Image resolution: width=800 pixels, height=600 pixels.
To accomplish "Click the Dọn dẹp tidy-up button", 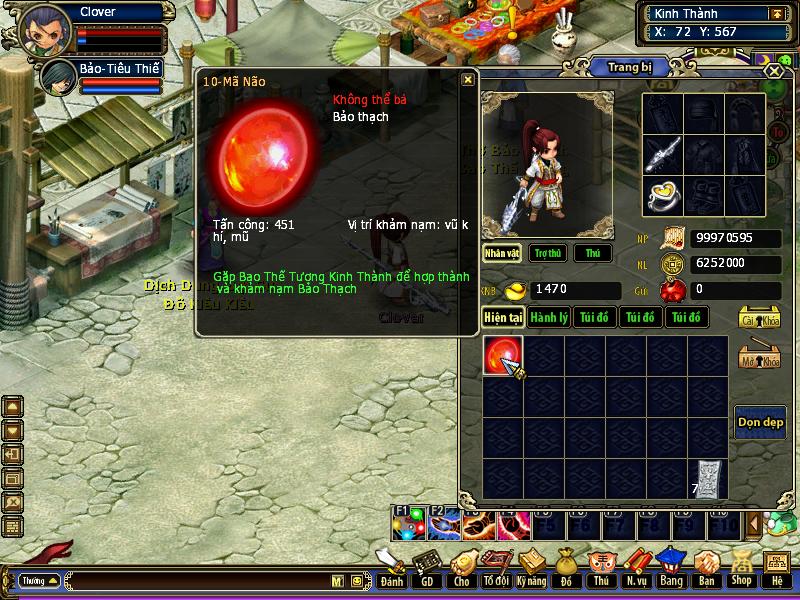I will tap(759, 422).
